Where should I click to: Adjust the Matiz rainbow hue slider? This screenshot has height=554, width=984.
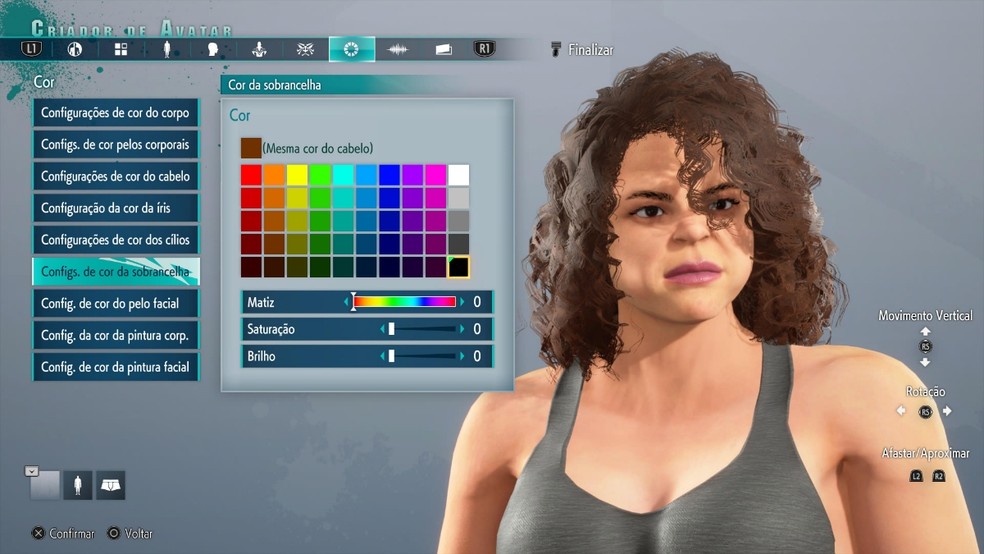click(x=405, y=302)
